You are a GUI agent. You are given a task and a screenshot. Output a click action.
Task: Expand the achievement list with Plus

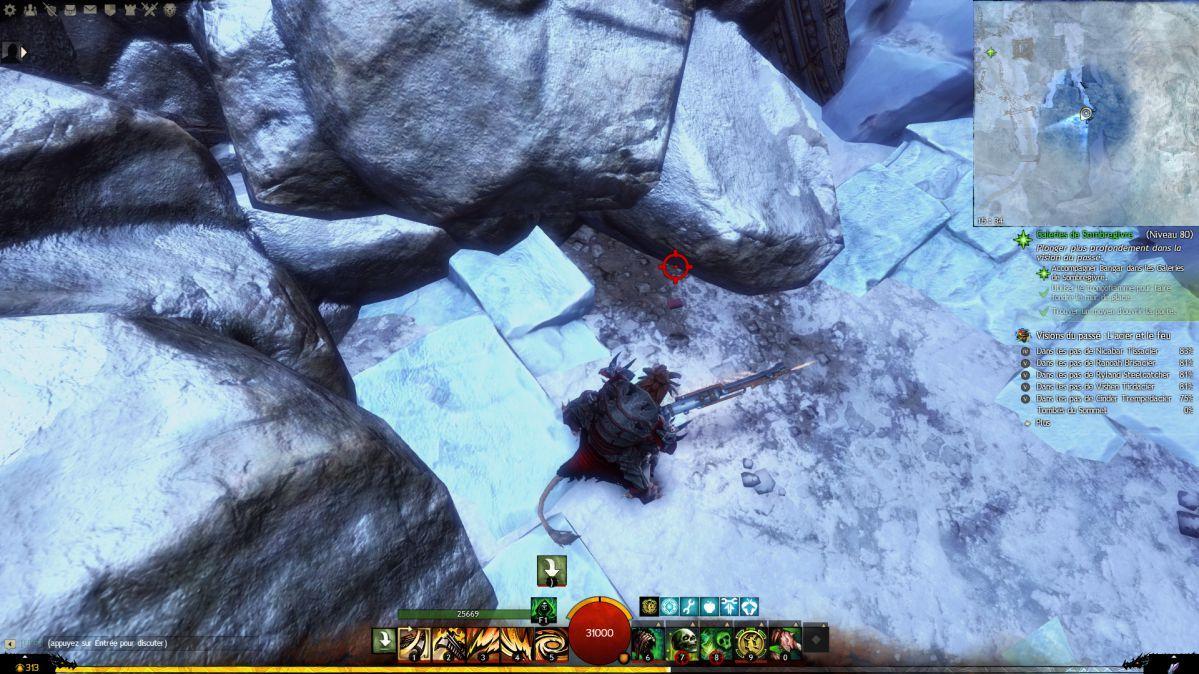point(1044,423)
